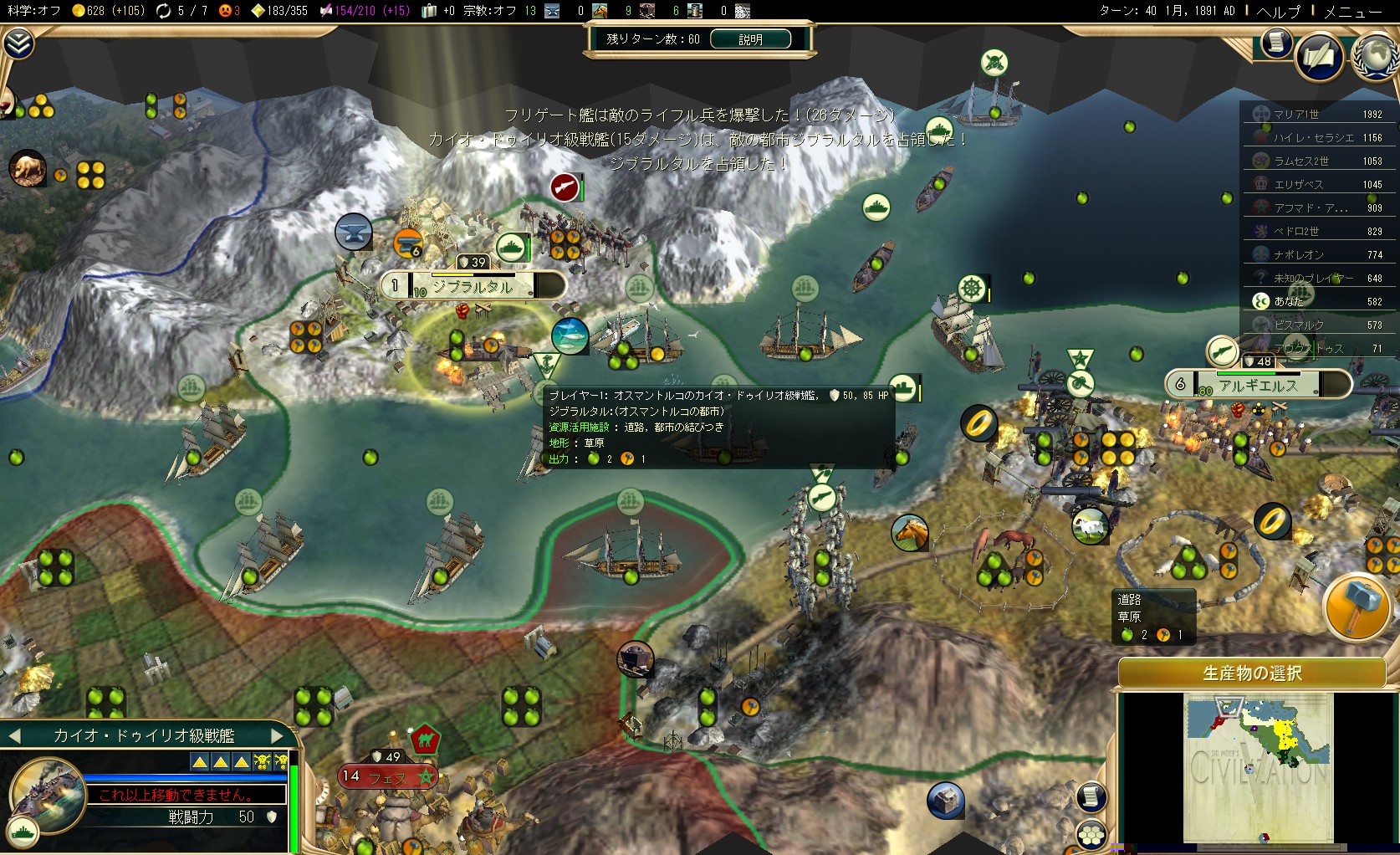Open the ジブラルタル city banner
This screenshot has height=855, width=1400.
point(473,286)
